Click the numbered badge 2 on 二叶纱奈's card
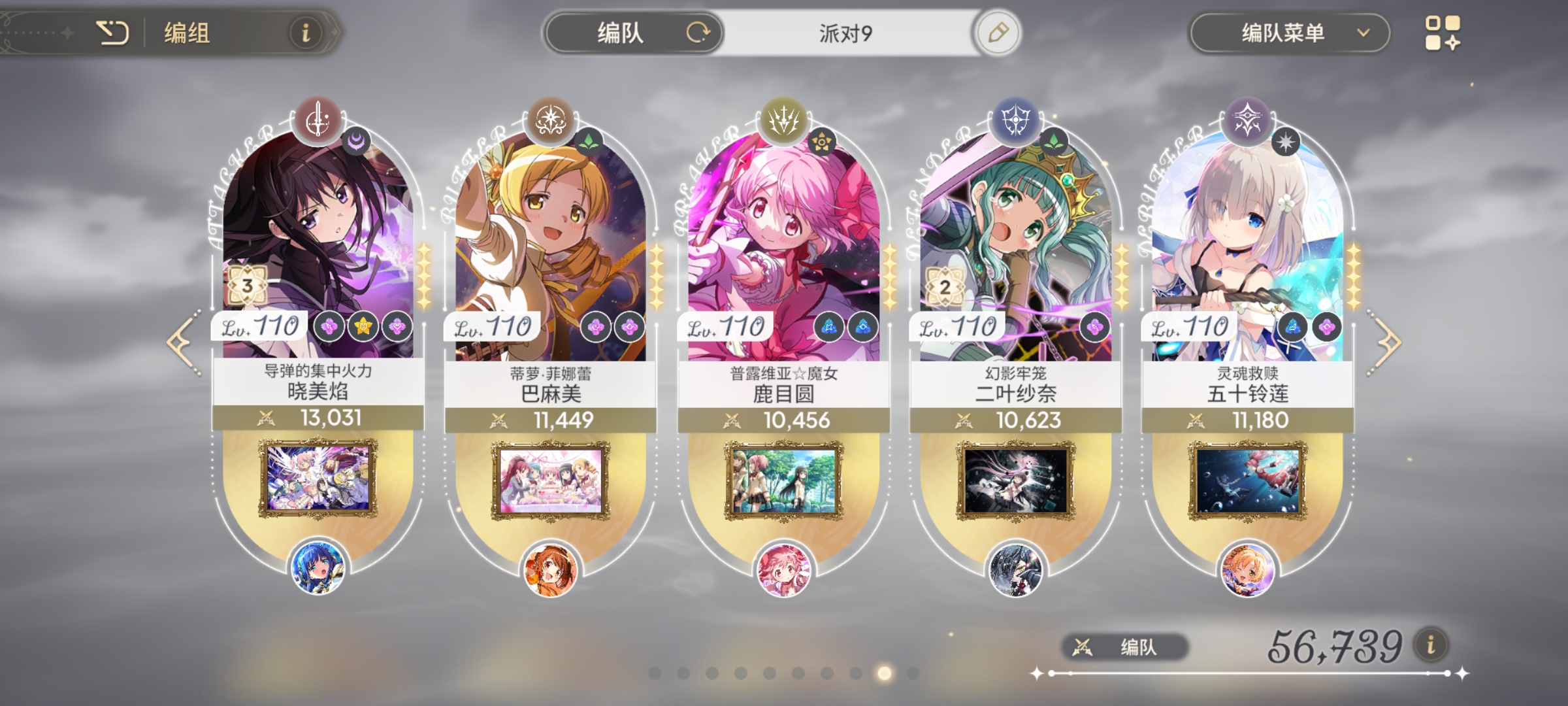1568x706 pixels. (946, 286)
